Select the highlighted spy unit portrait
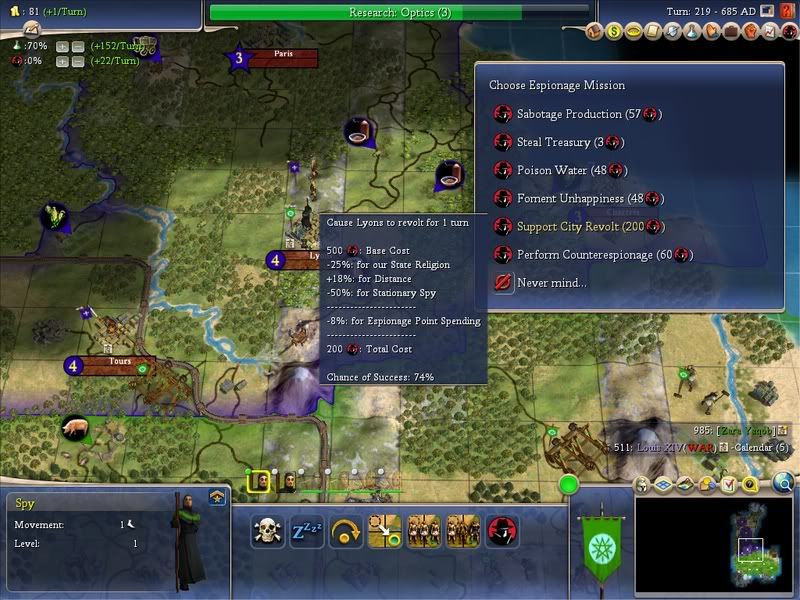800x600 pixels. pyautogui.click(x=258, y=483)
